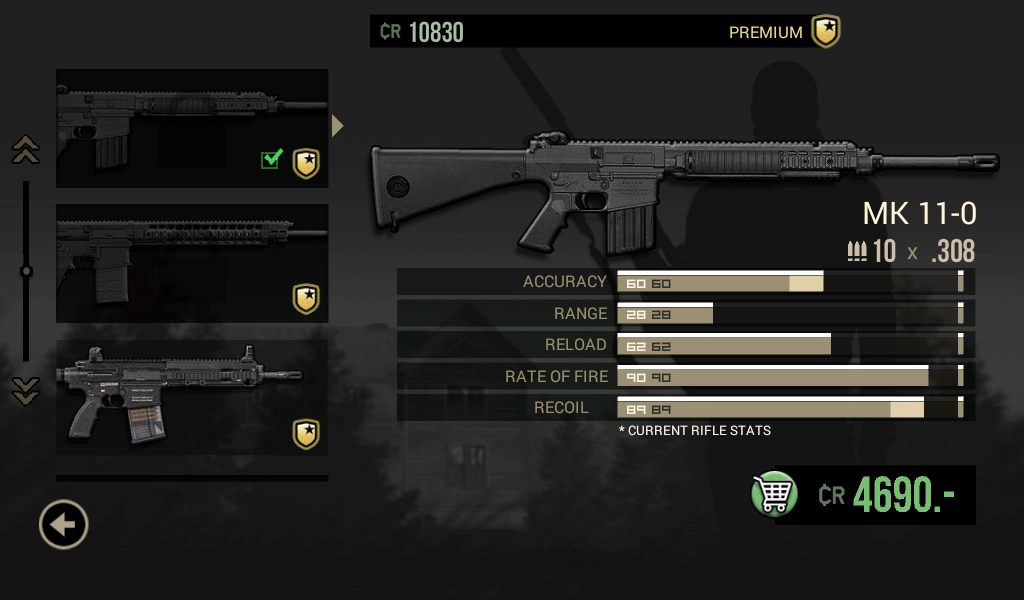1024x600 pixels.
Task: Choose the second rifle in the list
Action: pyautogui.click(x=192, y=263)
